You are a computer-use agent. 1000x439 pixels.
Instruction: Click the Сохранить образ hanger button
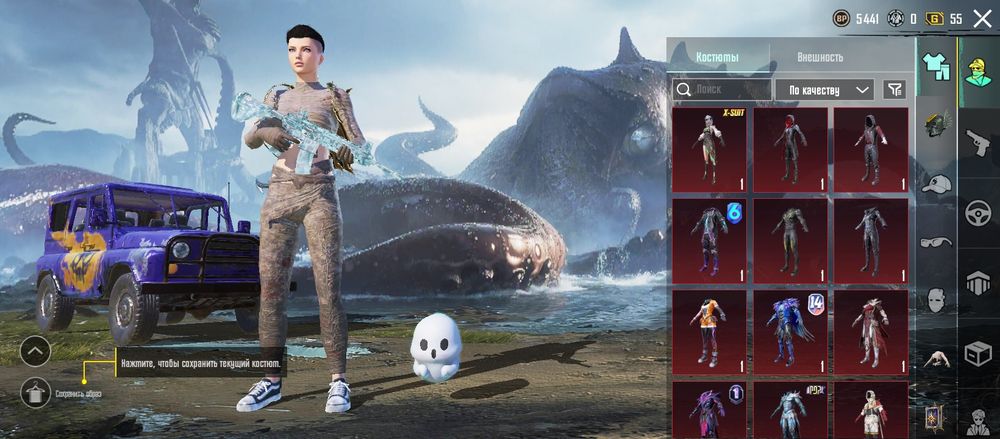[x=35, y=393]
